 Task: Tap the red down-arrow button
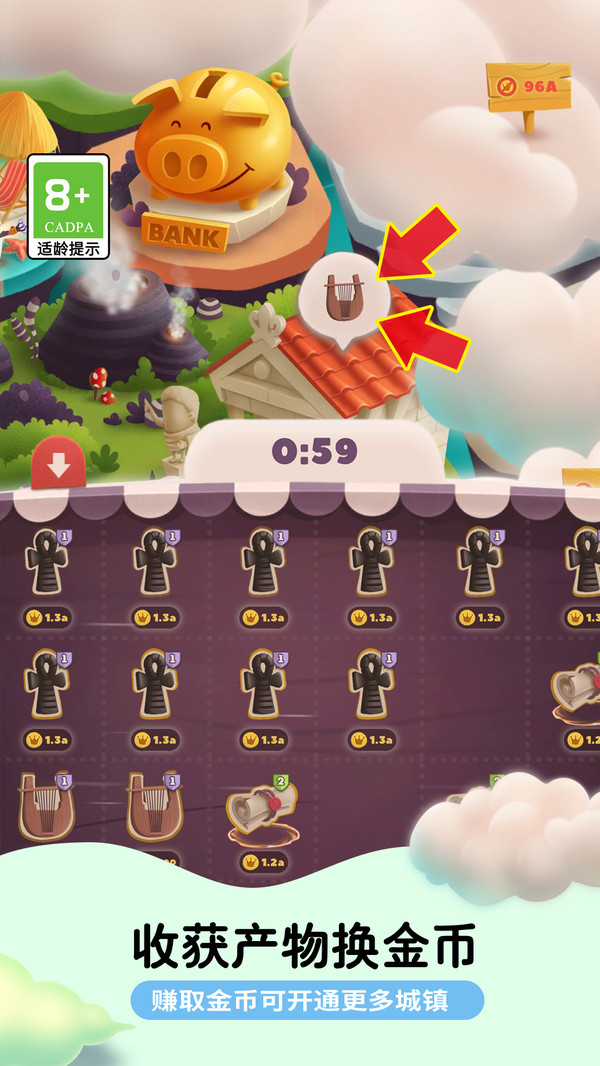coord(58,465)
